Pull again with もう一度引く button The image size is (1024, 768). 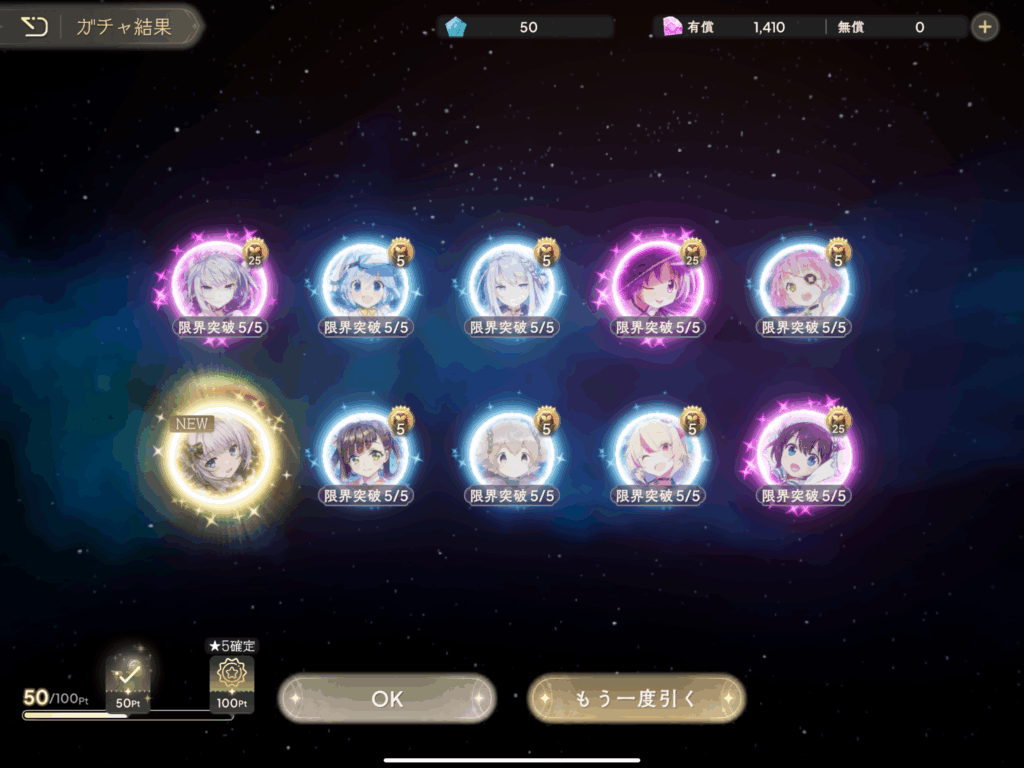(x=636, y=698)
